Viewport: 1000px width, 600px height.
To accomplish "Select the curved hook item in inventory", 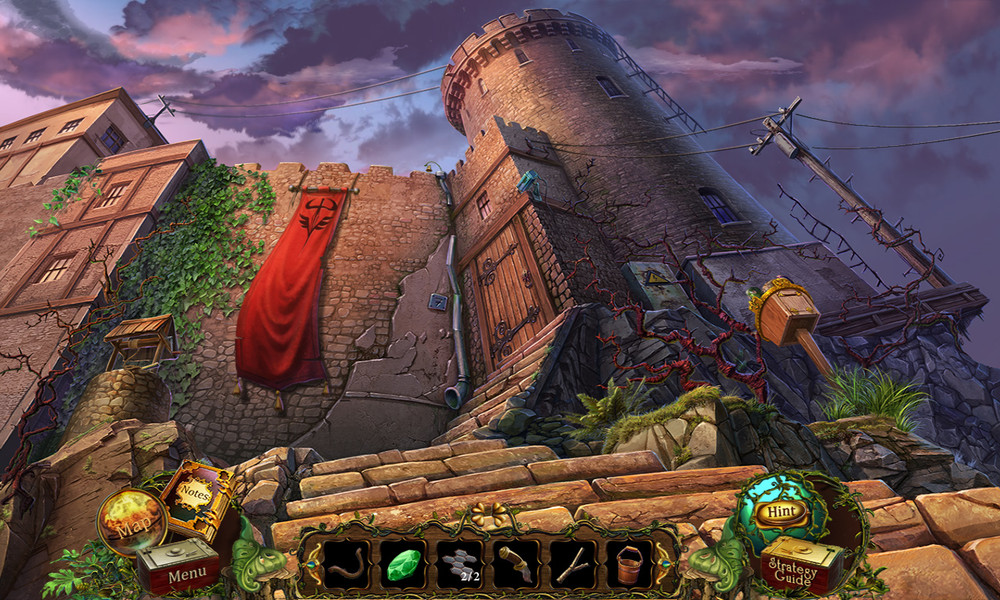I will click(x=346, y=564).
